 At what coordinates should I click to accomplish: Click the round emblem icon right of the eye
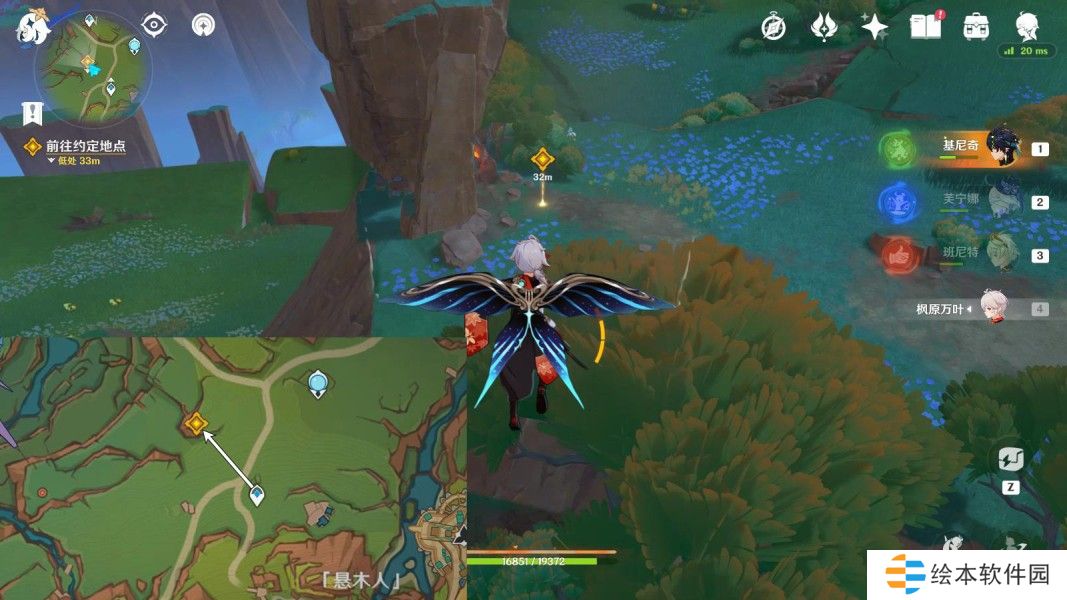203,25
